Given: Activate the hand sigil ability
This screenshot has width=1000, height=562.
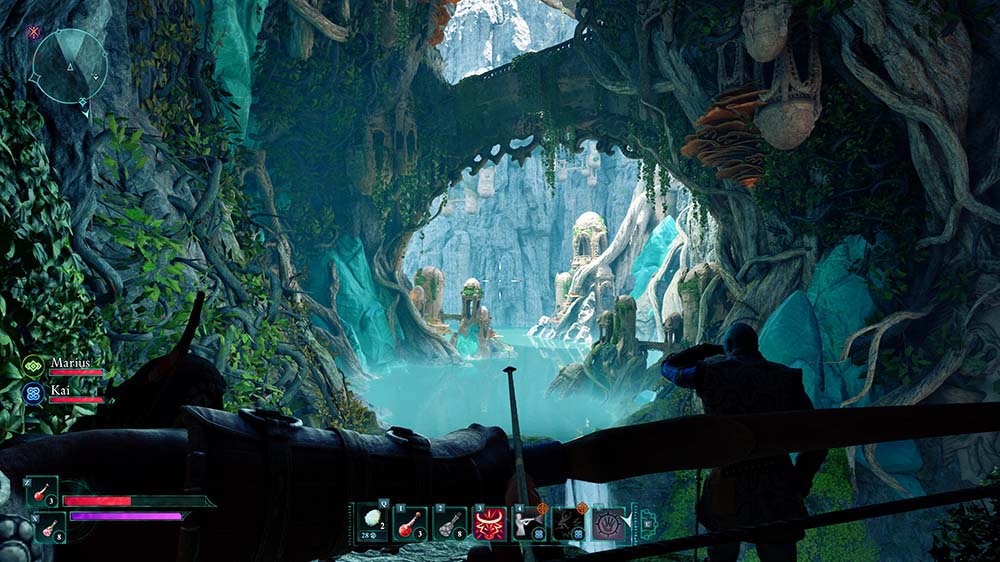Looking at the screenshot, I should [608, 523].
